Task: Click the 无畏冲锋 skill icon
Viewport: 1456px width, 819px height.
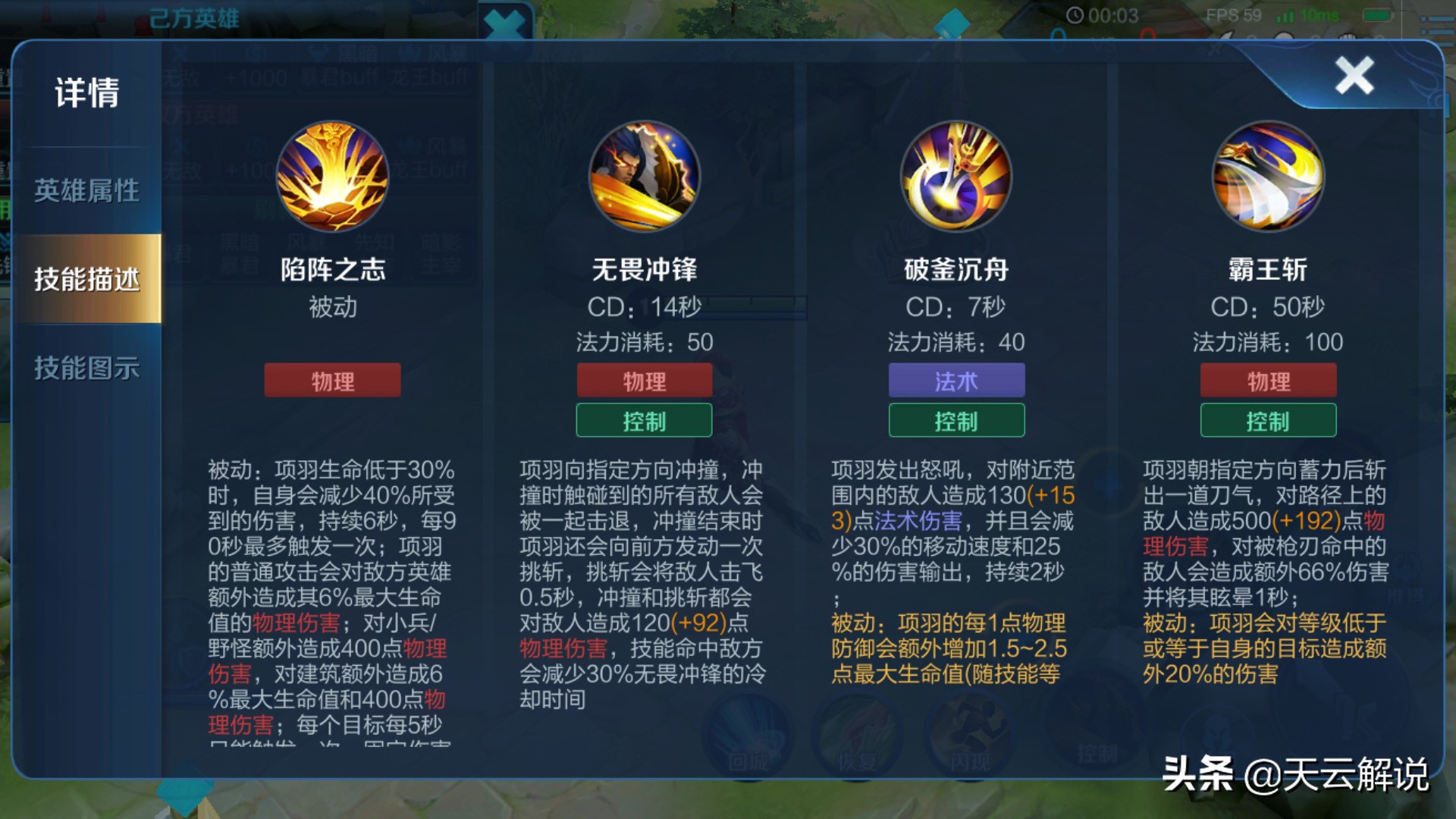Action: (644, 176)
